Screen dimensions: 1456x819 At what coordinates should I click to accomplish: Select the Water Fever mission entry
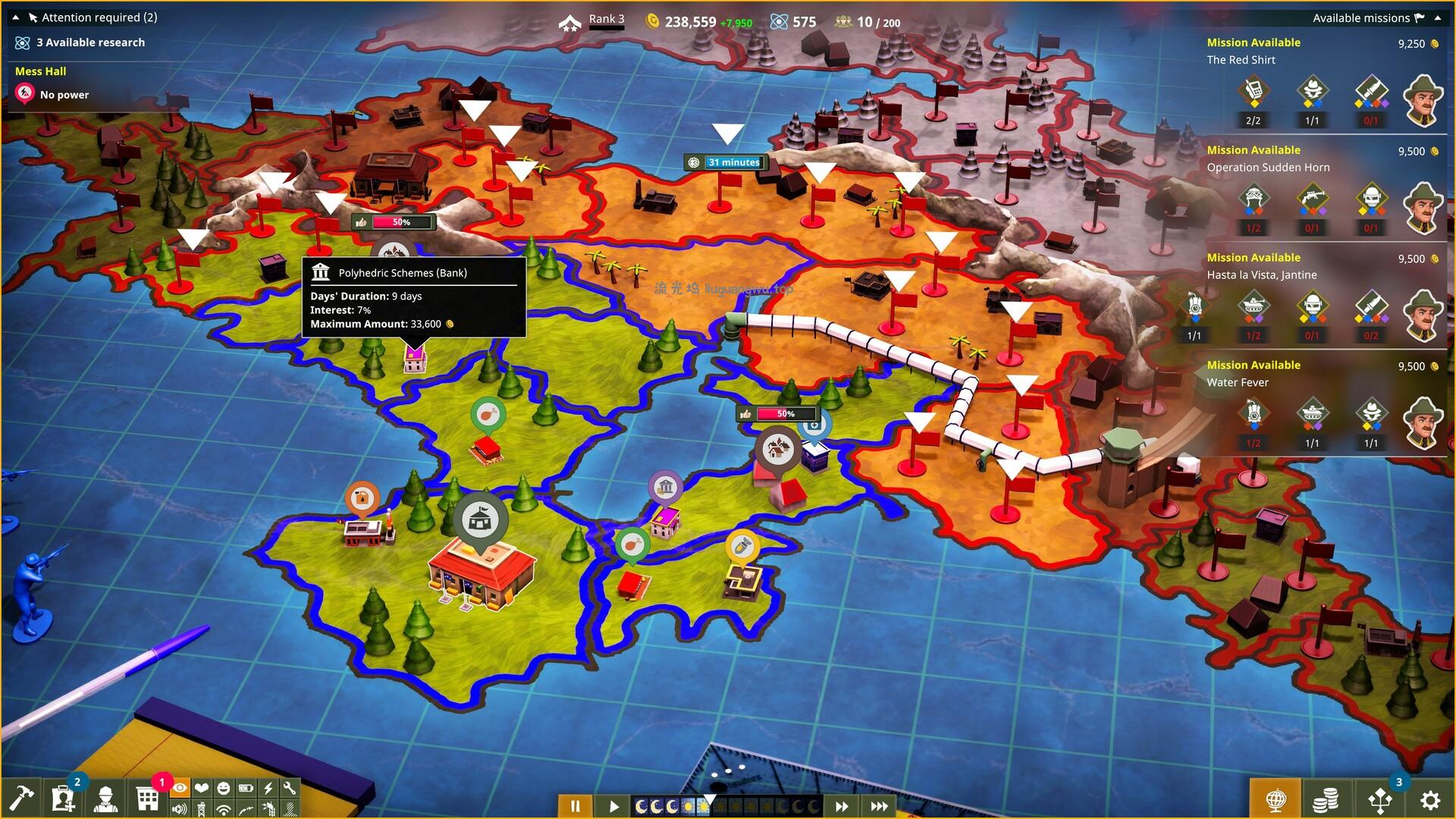[x=1239, y=382]
